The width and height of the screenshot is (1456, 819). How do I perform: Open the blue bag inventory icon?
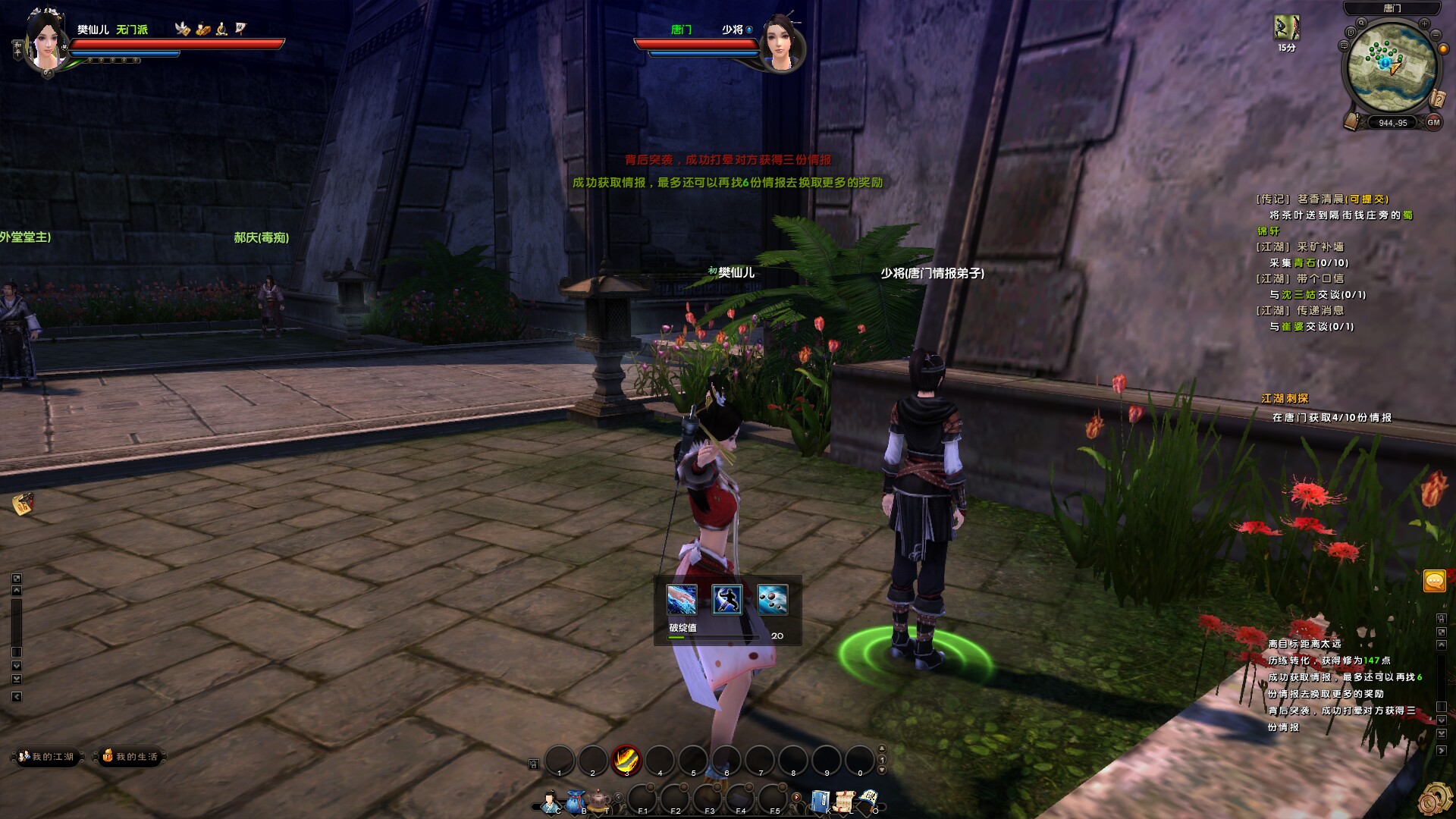click(576, 801)
